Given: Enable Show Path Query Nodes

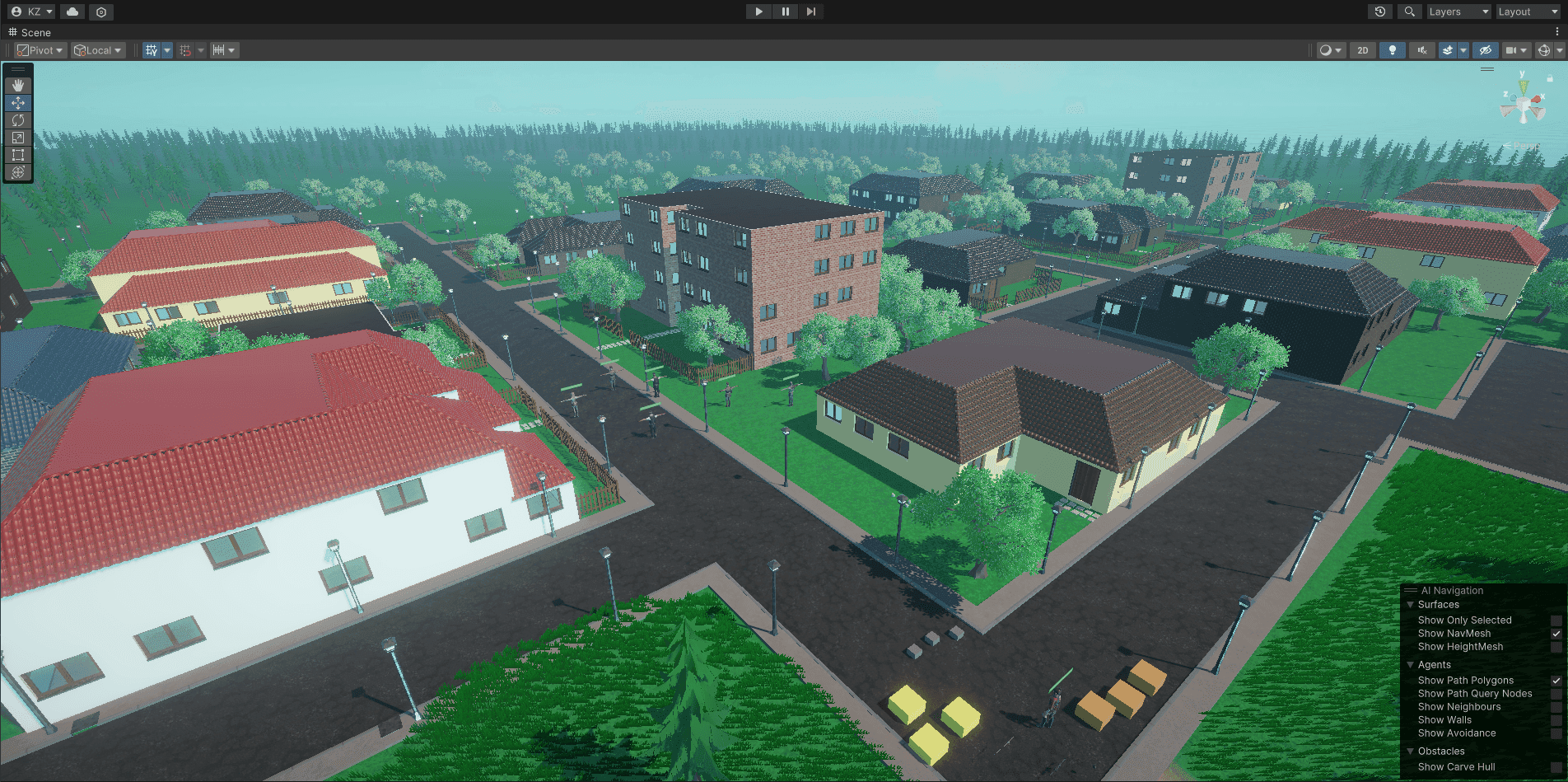Looking at the screenshot, I should (1556, 693).
